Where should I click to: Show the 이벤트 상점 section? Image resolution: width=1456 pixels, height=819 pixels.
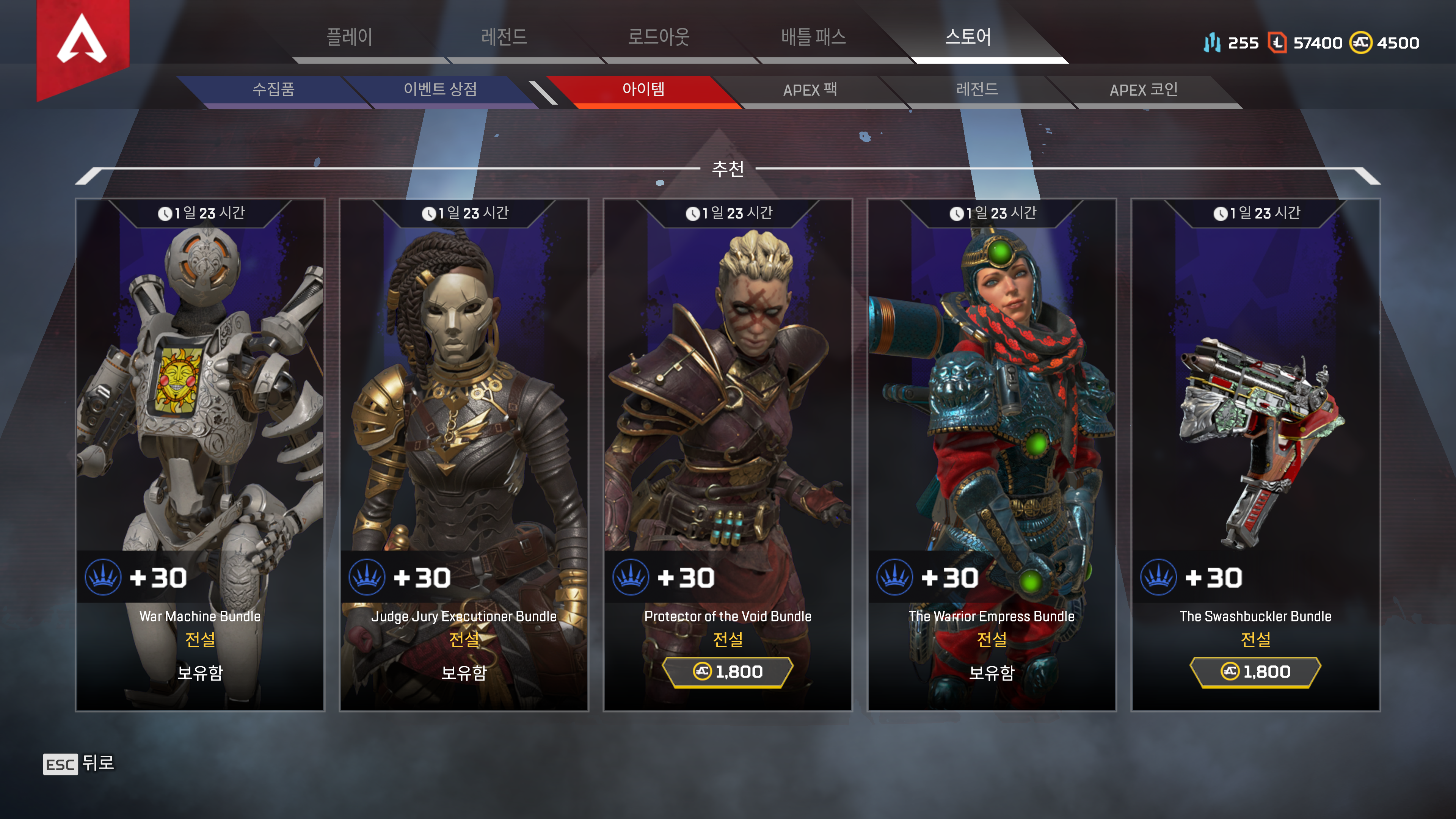click(440, 89)
